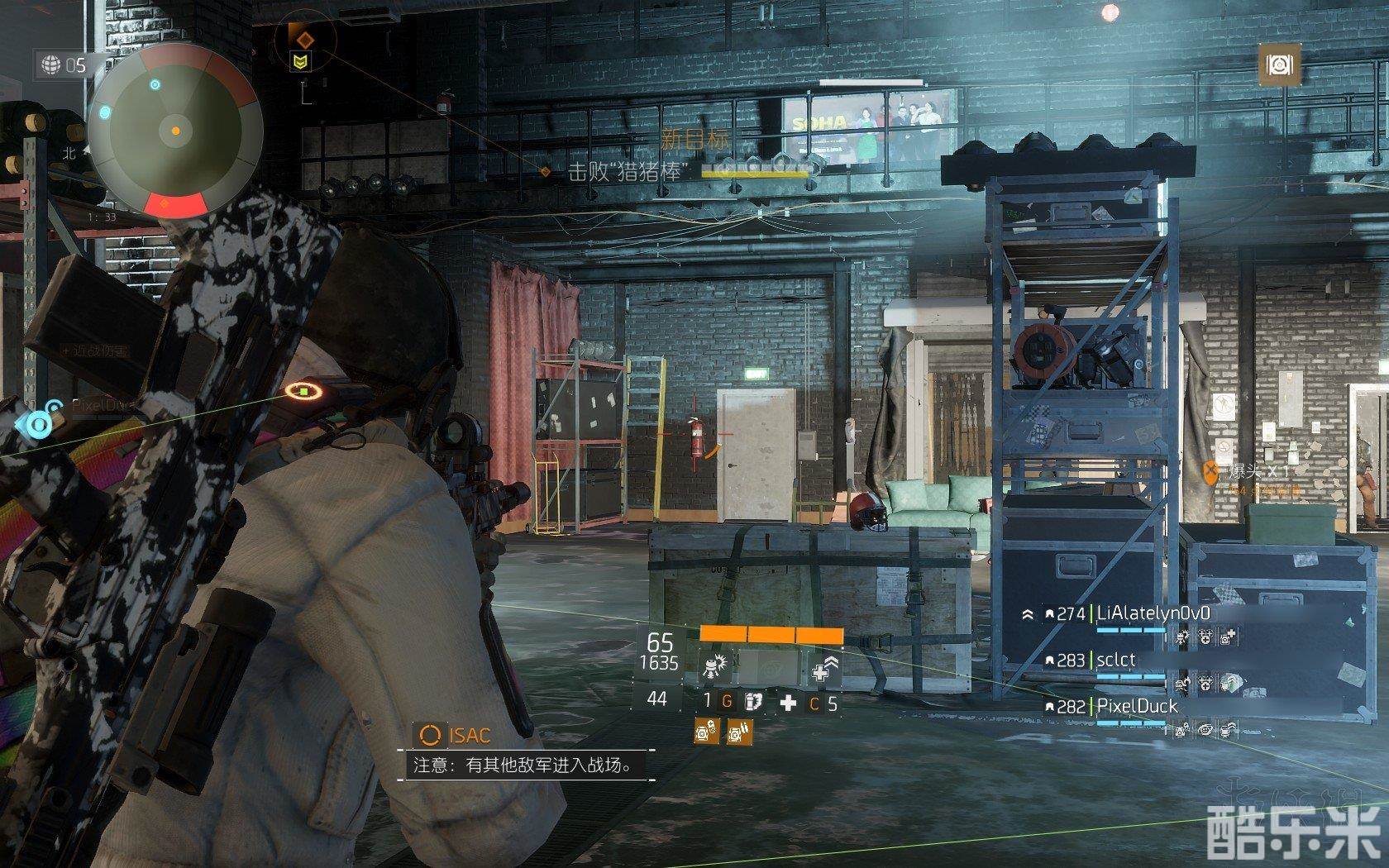Click the yellow chevron rank marker
The image size is (1389, 868).
(301, 60)
